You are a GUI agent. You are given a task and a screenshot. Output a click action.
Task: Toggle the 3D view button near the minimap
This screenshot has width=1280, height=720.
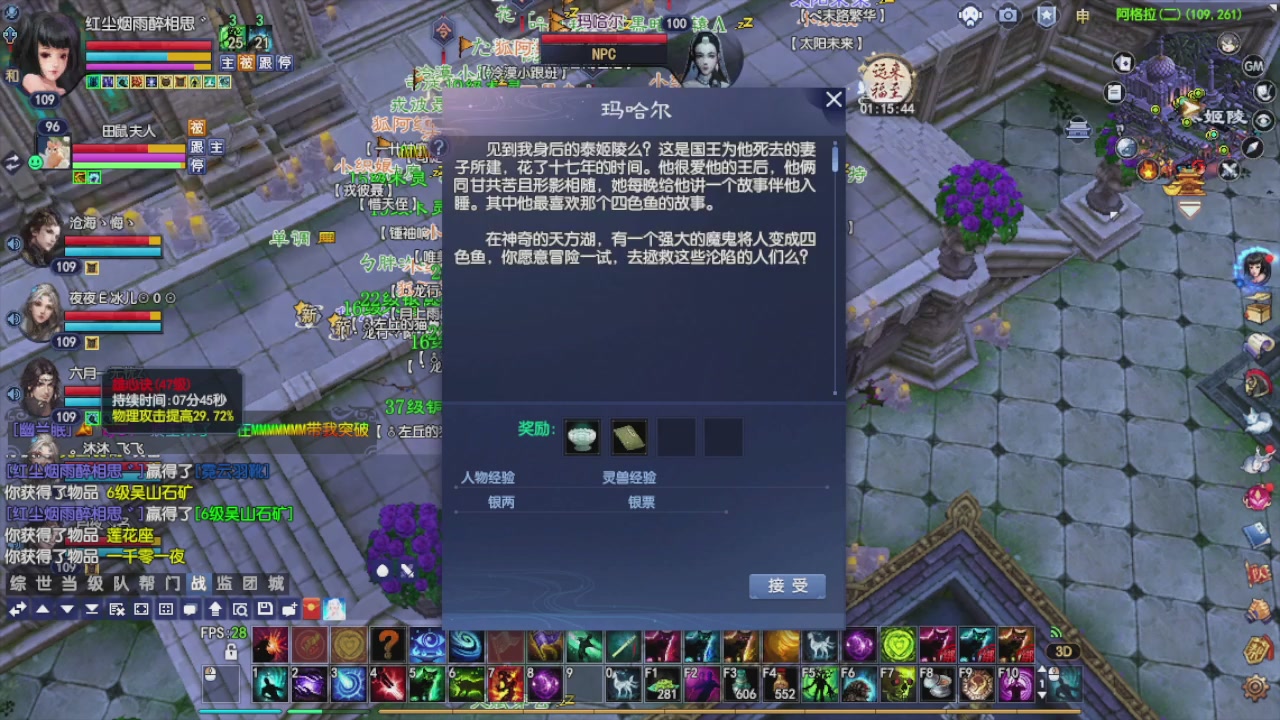pos(1063,651)
